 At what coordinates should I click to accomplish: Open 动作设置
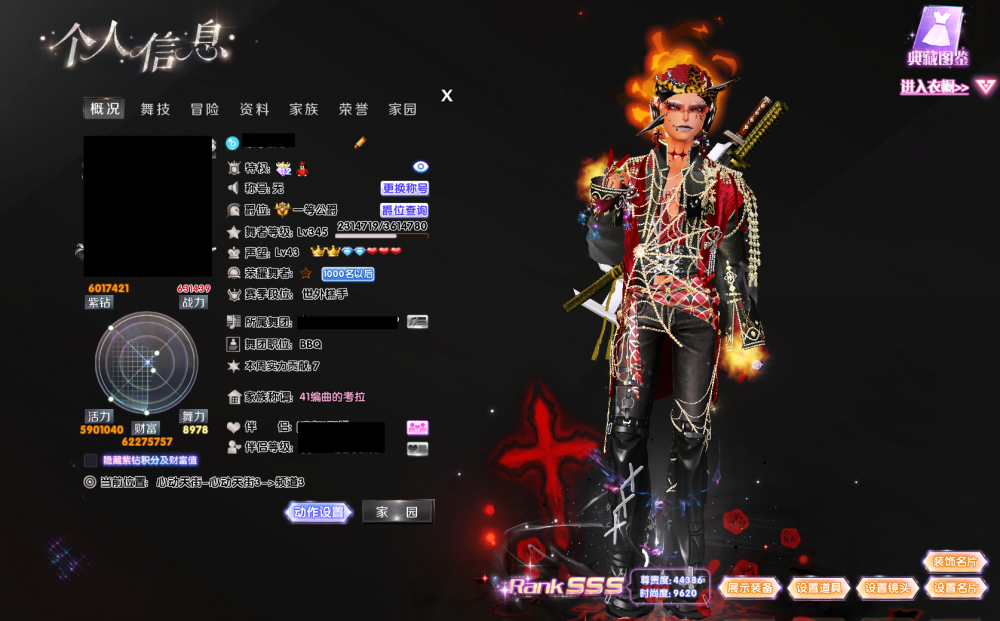point(319,512)
